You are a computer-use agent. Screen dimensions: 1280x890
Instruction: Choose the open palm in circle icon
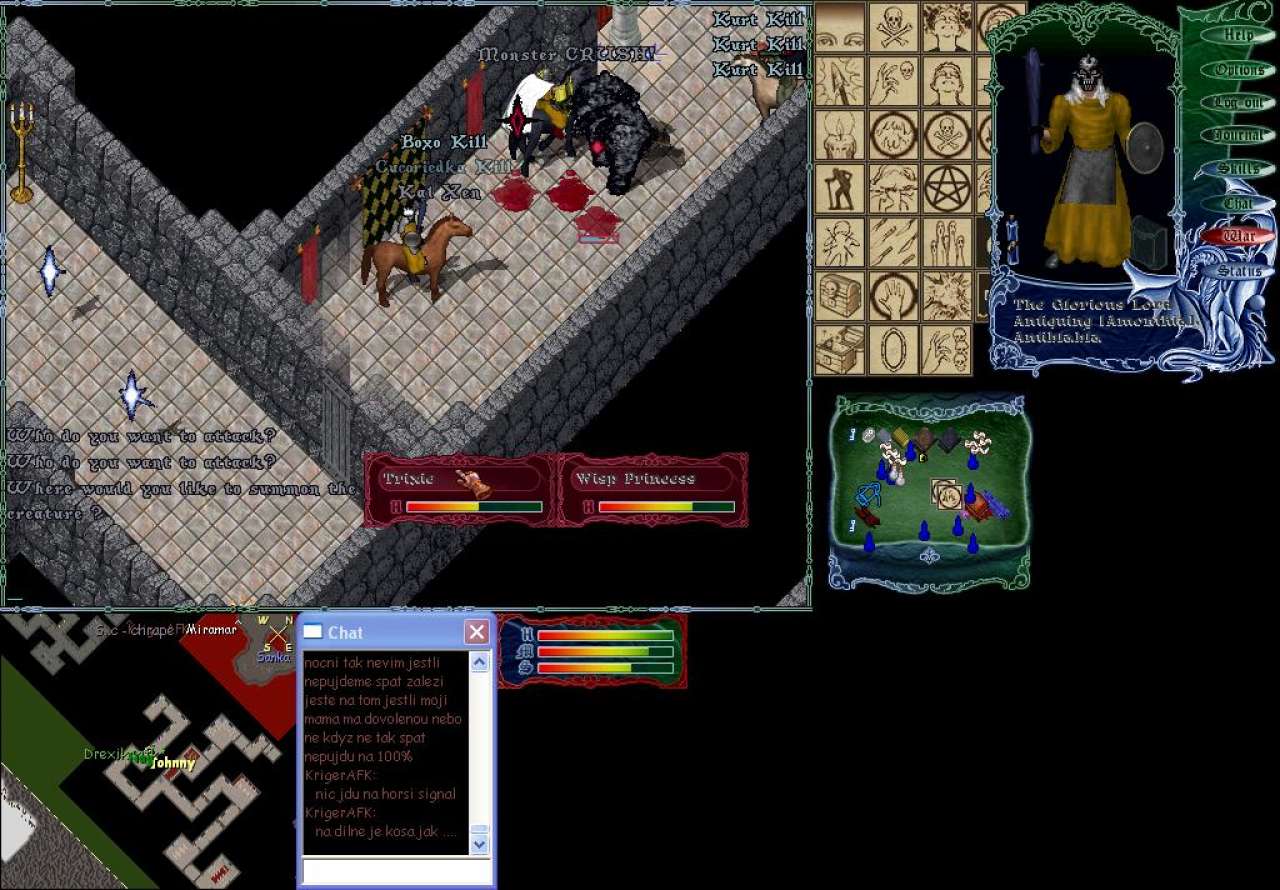point(893,296)
